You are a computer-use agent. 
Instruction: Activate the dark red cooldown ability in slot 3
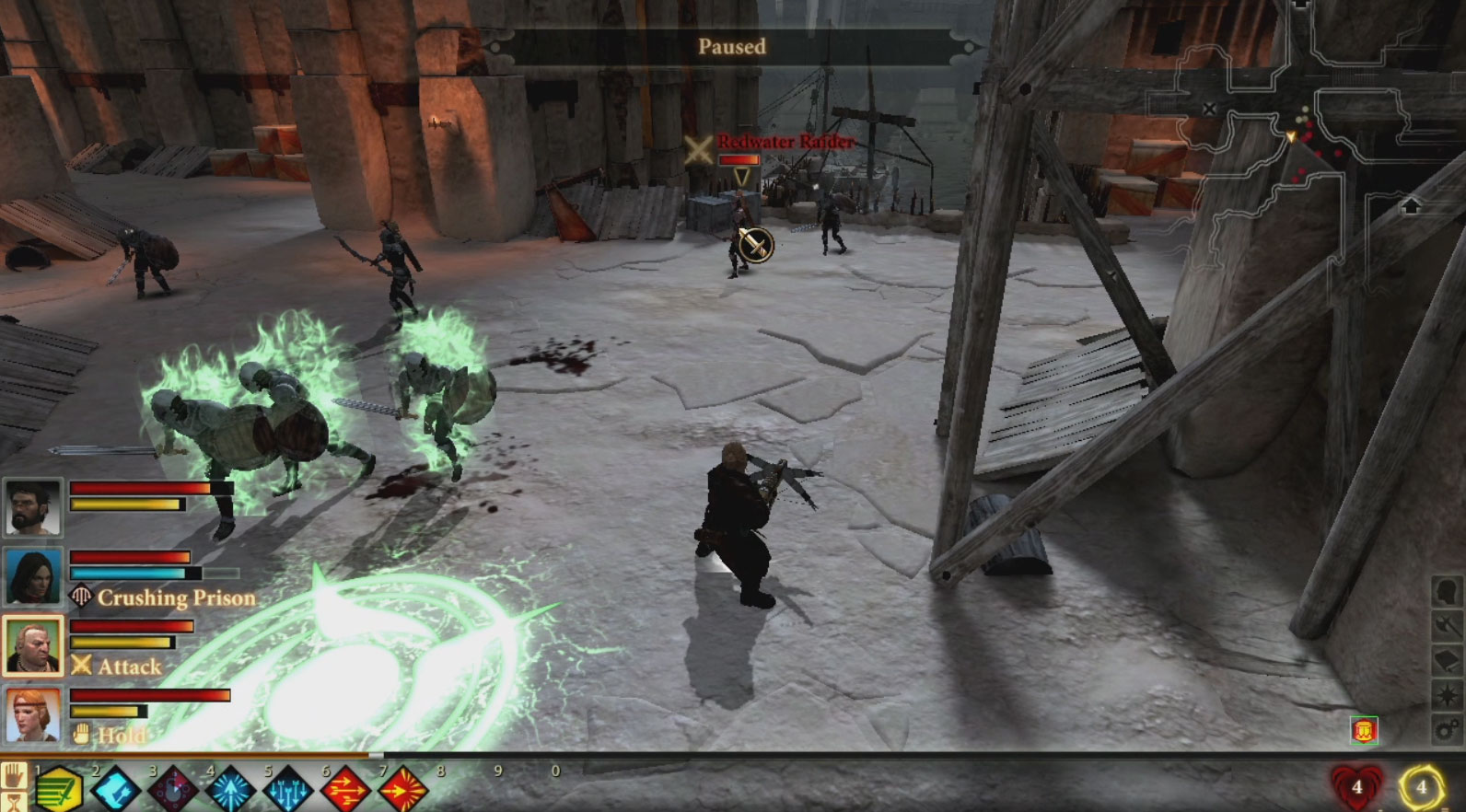[174, 790]
